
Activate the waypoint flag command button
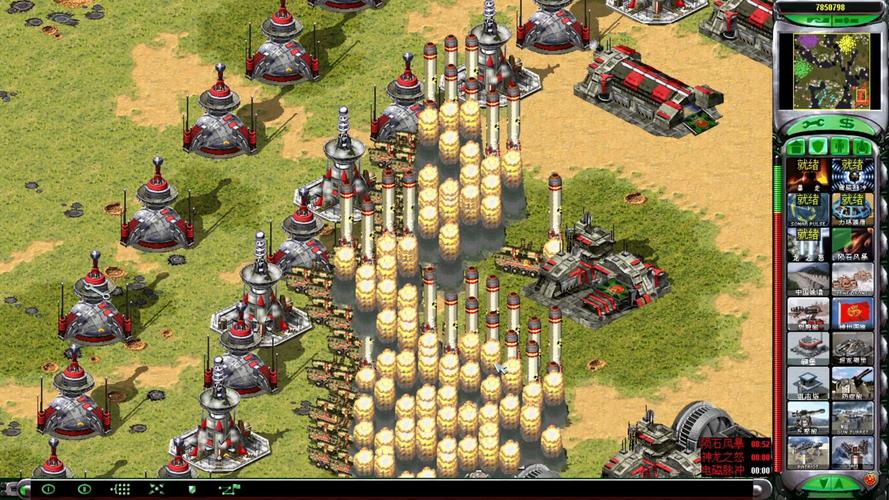click(228, 489)
